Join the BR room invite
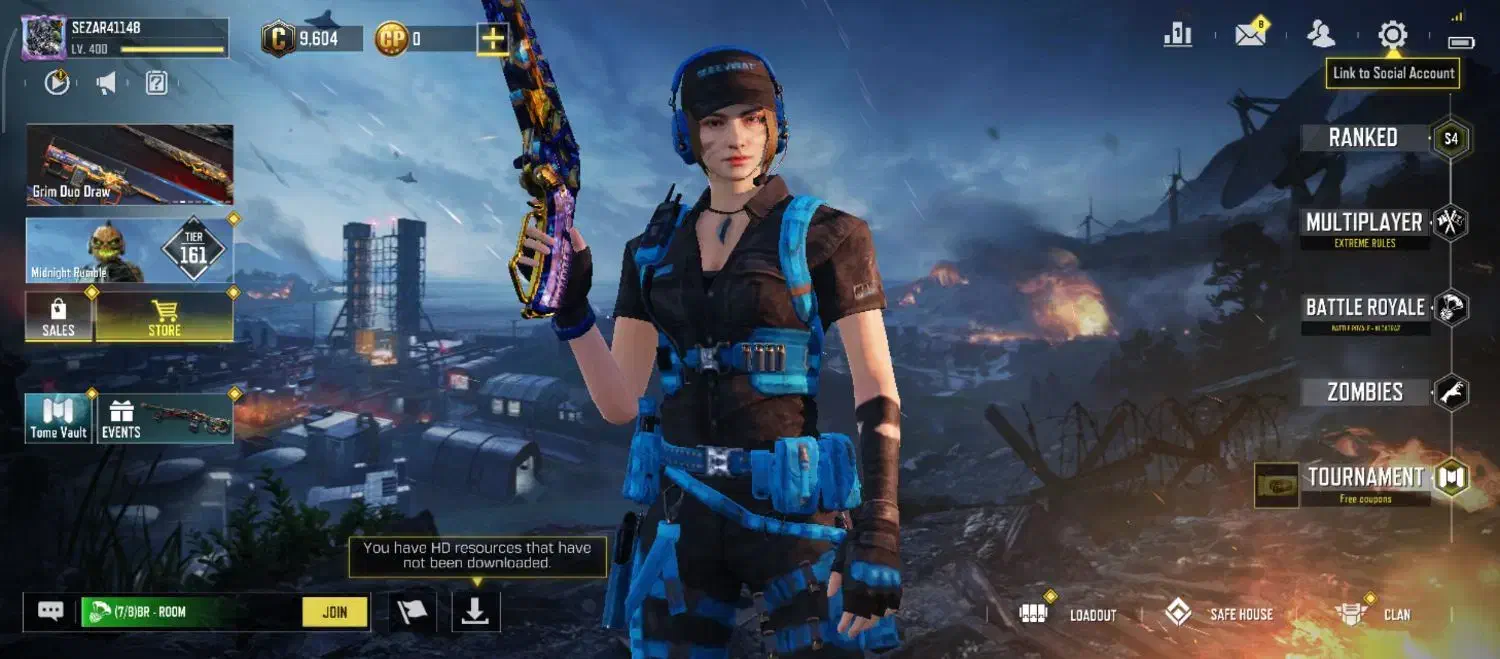This screenshot has width=1500, height=659. pos(335,612)
